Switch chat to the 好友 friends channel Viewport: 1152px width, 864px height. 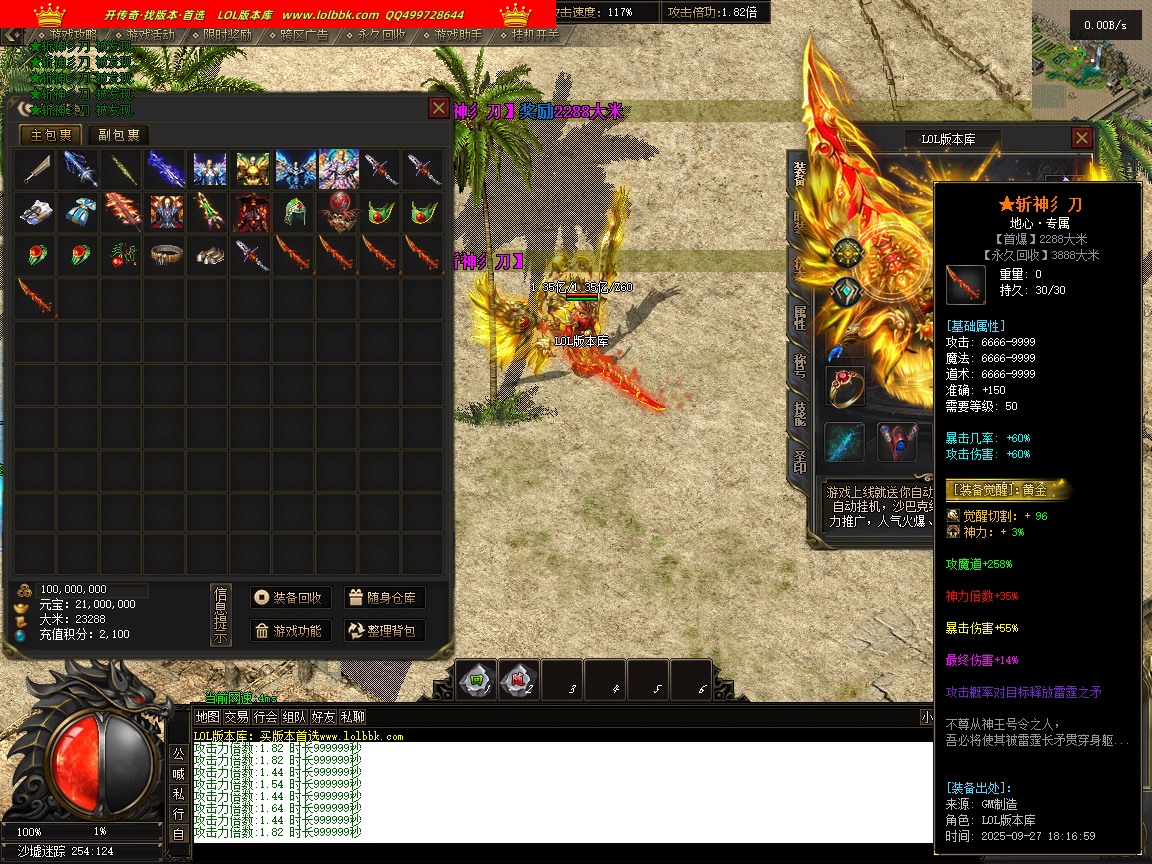(x=323, y=717)
